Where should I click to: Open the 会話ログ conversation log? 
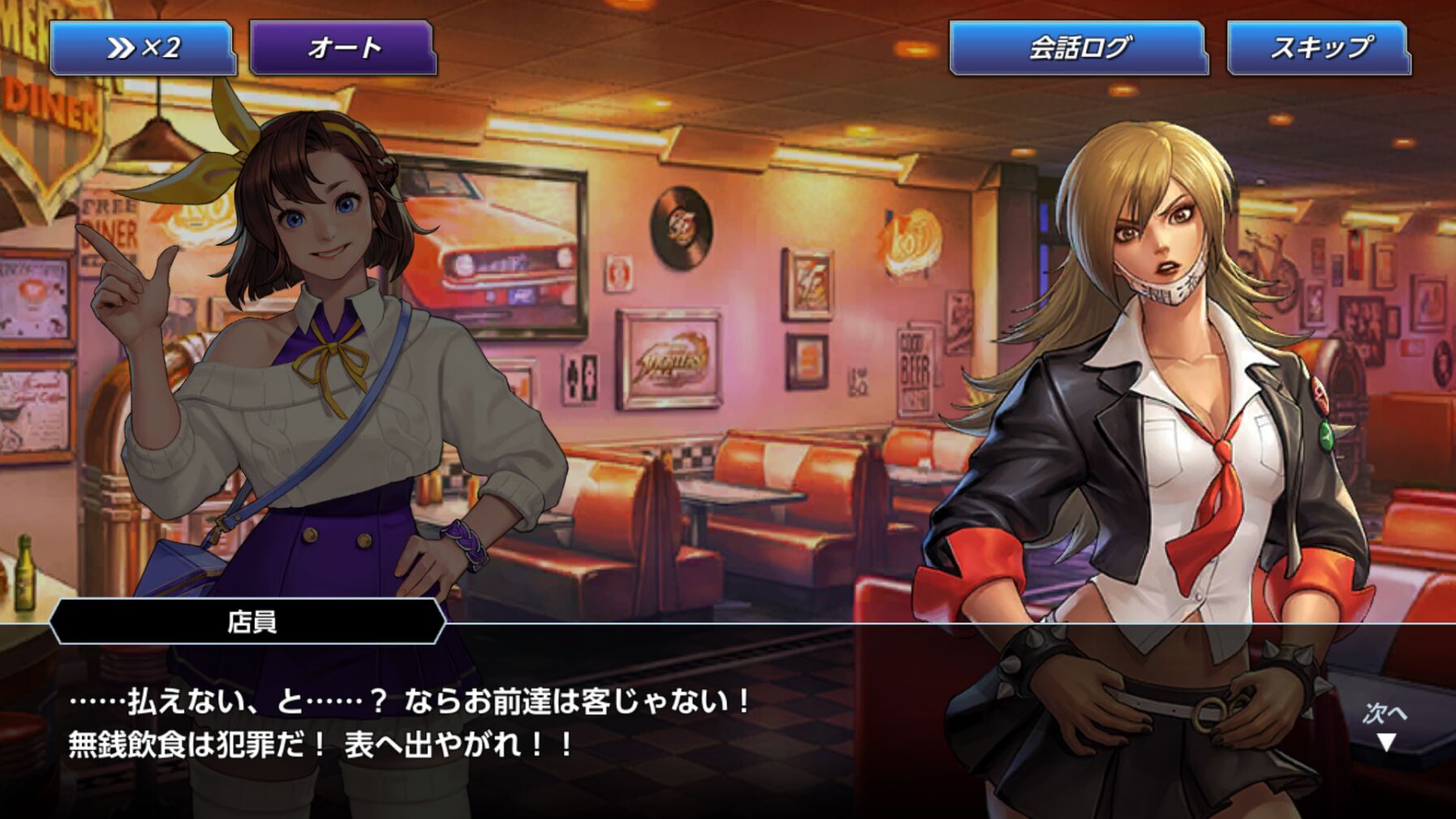[1078, 49]
